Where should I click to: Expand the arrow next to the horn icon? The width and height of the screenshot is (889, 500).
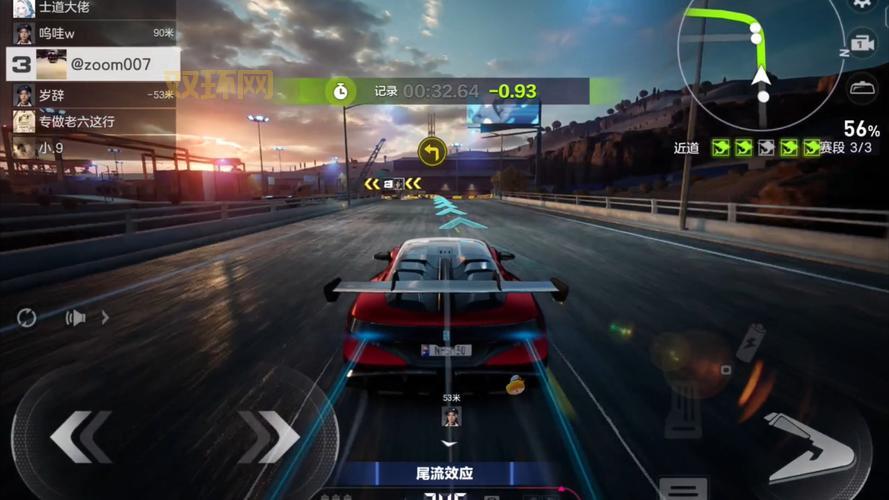[x=105, y=318]
